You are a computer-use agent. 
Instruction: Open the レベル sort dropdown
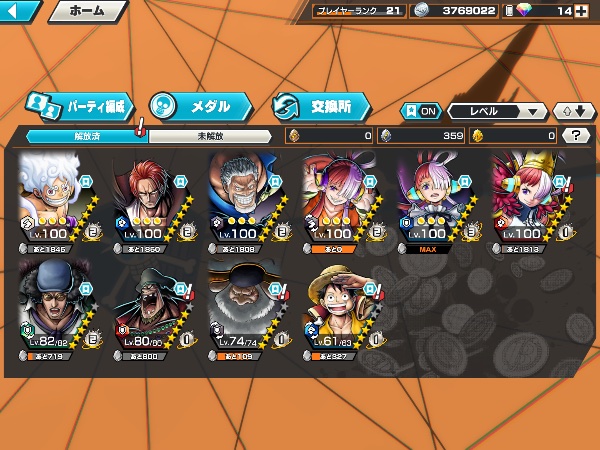(x=497, y=111)
